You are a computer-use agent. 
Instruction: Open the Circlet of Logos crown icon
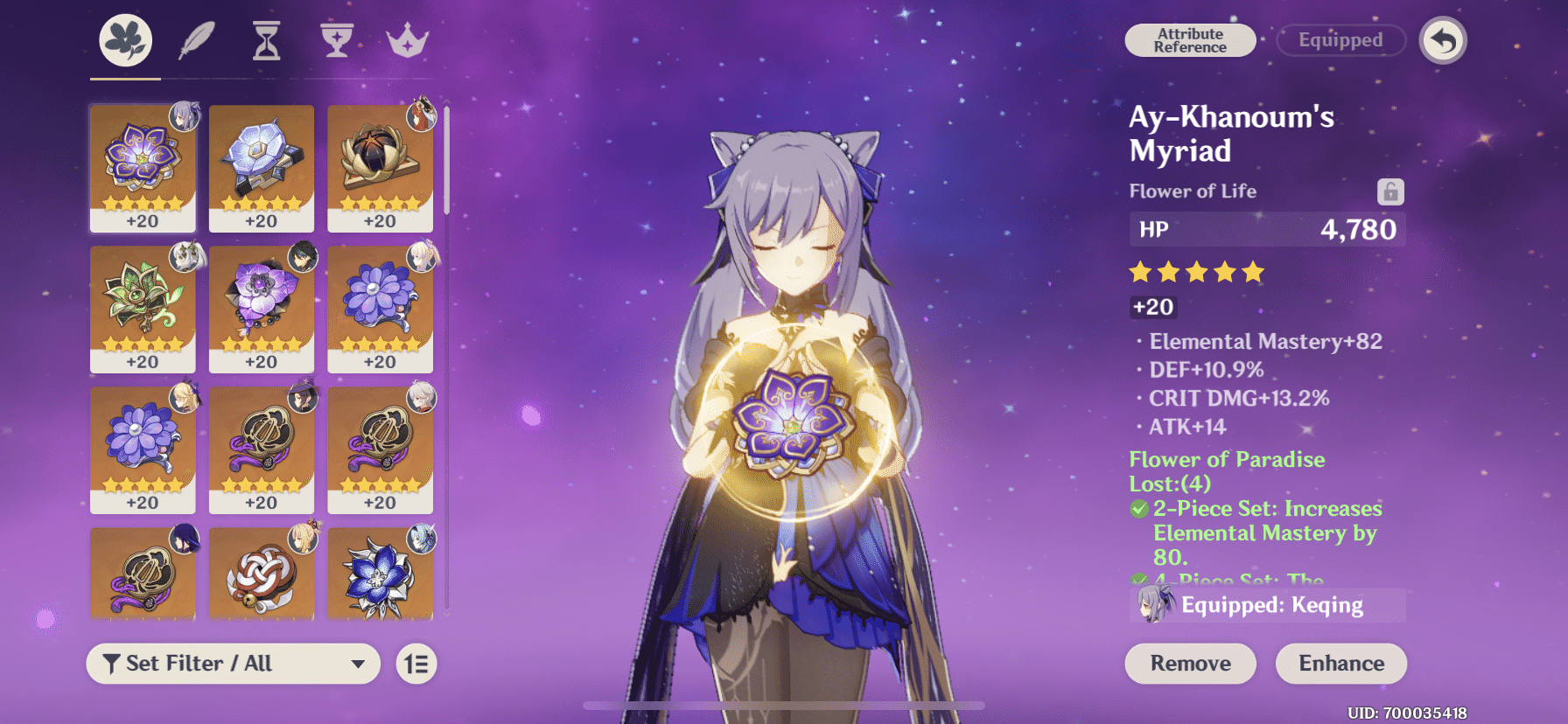pyautogui.click(x=406, y=38)
